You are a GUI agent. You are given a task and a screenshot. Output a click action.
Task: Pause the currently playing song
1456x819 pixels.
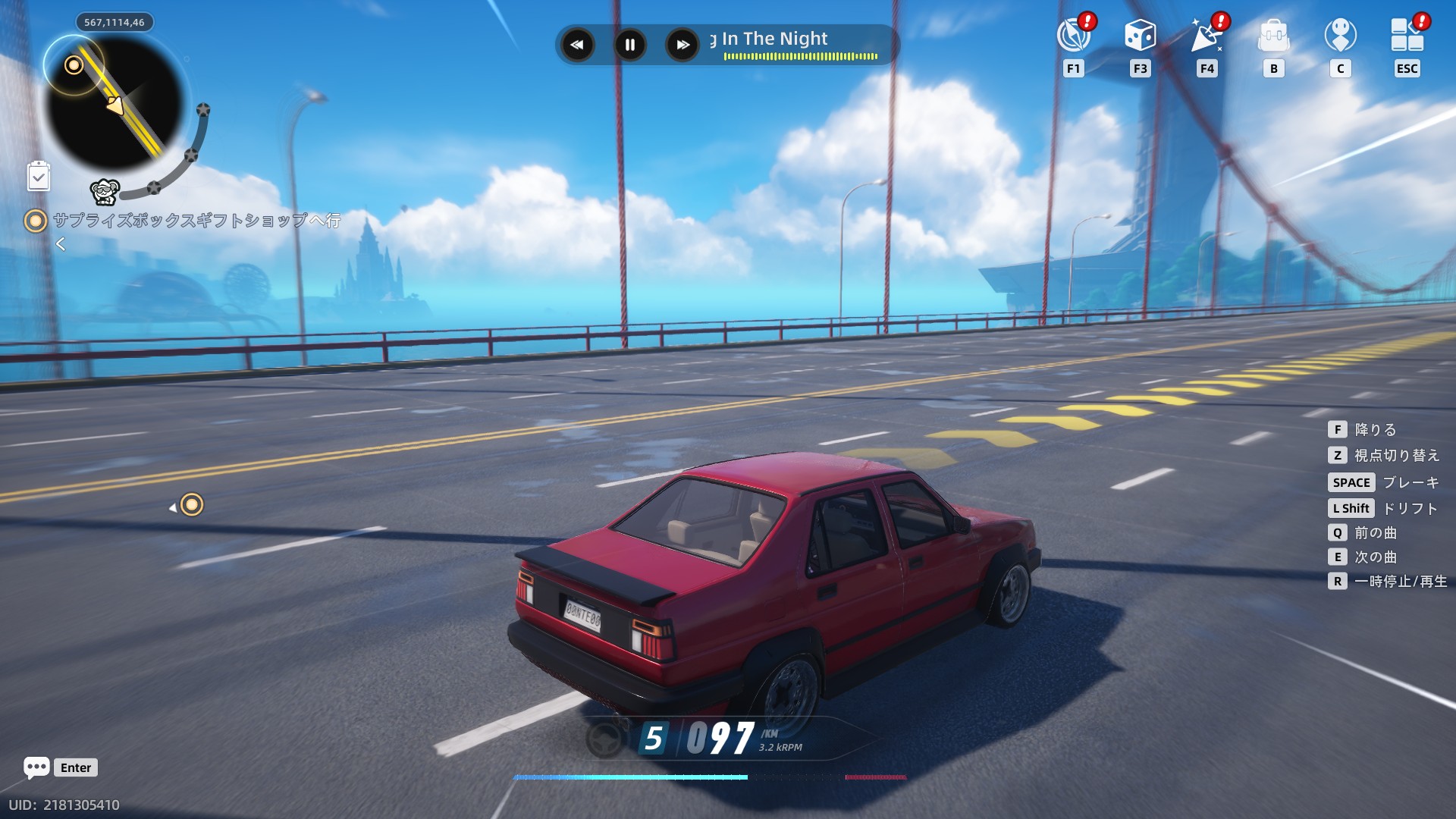[630, 45]
